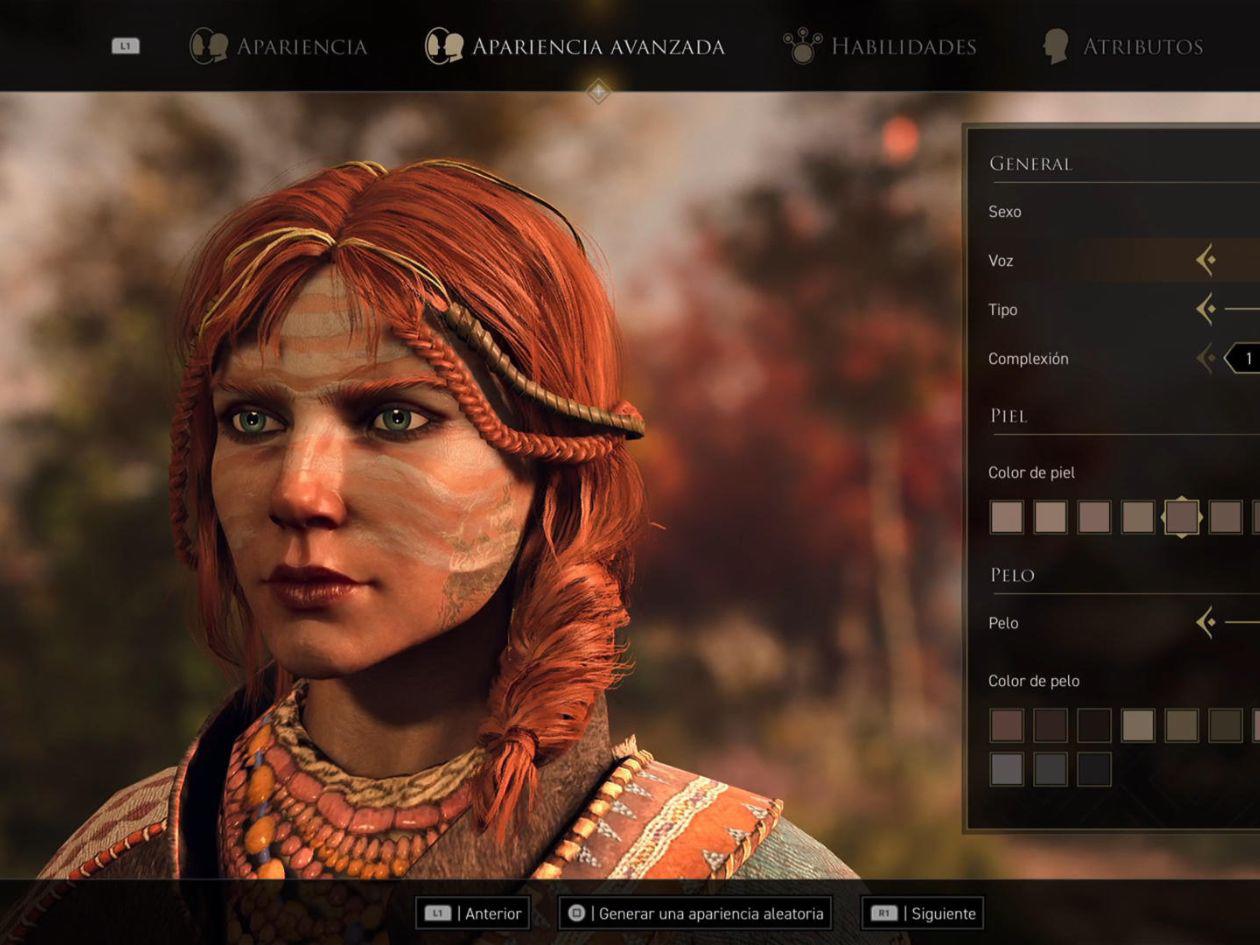The width and height of the screenshot is (1260, 945).
Task: Click Generar una apariencia aleatoria
Action: pos(695,913)
